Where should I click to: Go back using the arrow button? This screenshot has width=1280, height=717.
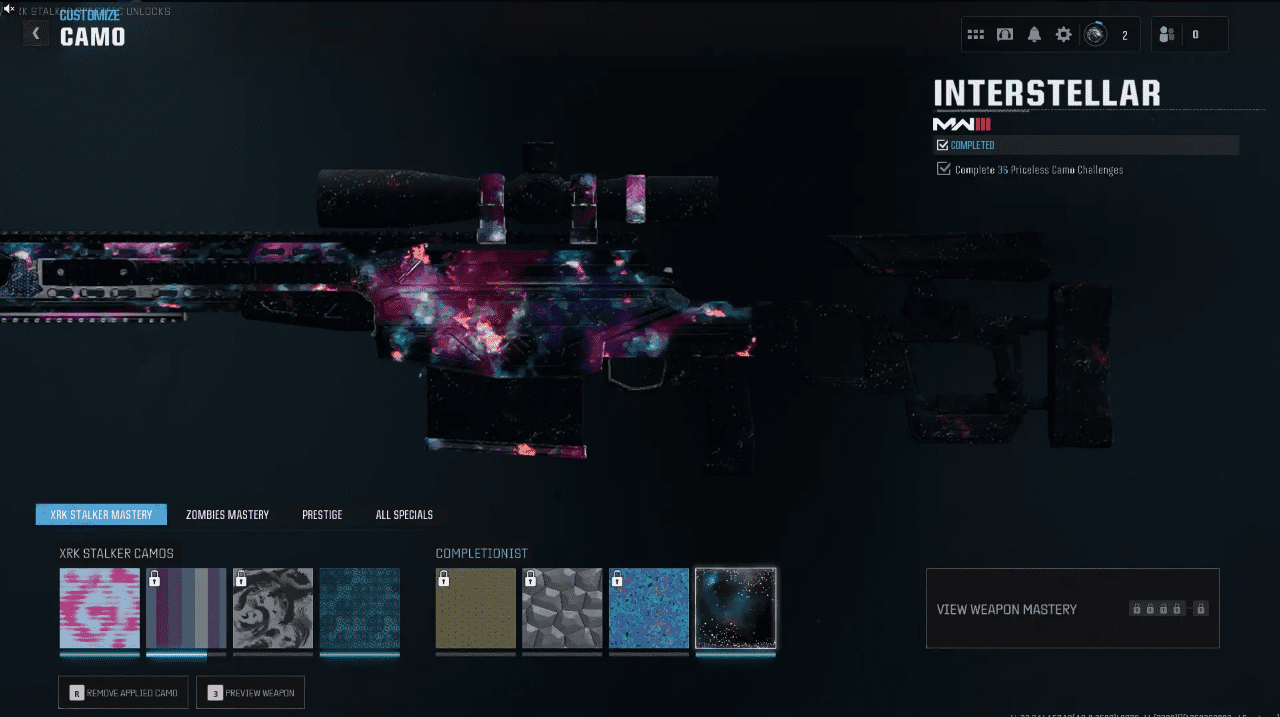pyautogui.click(x=36, y=34)
